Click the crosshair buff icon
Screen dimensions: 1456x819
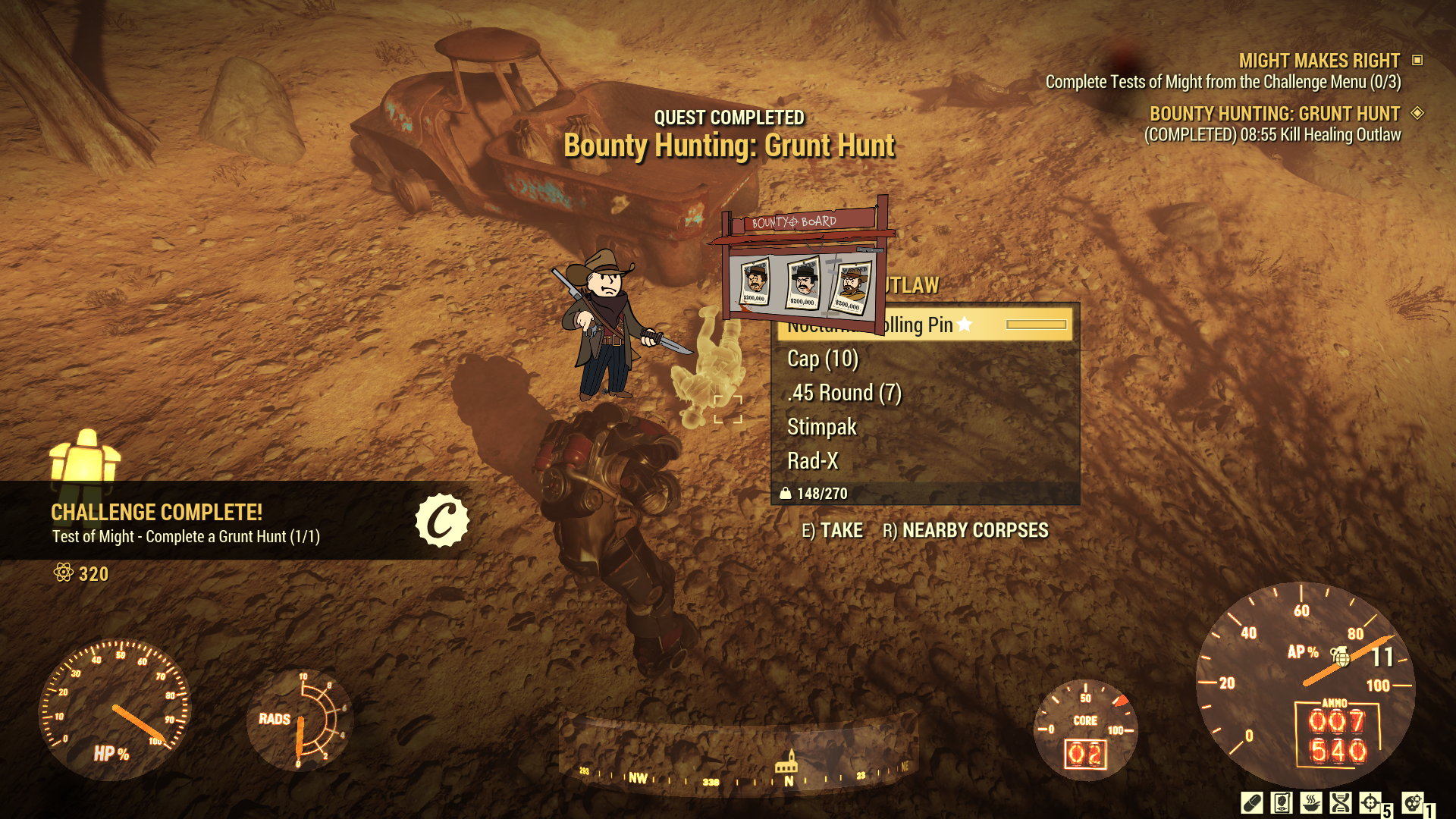pos(1370,802)
